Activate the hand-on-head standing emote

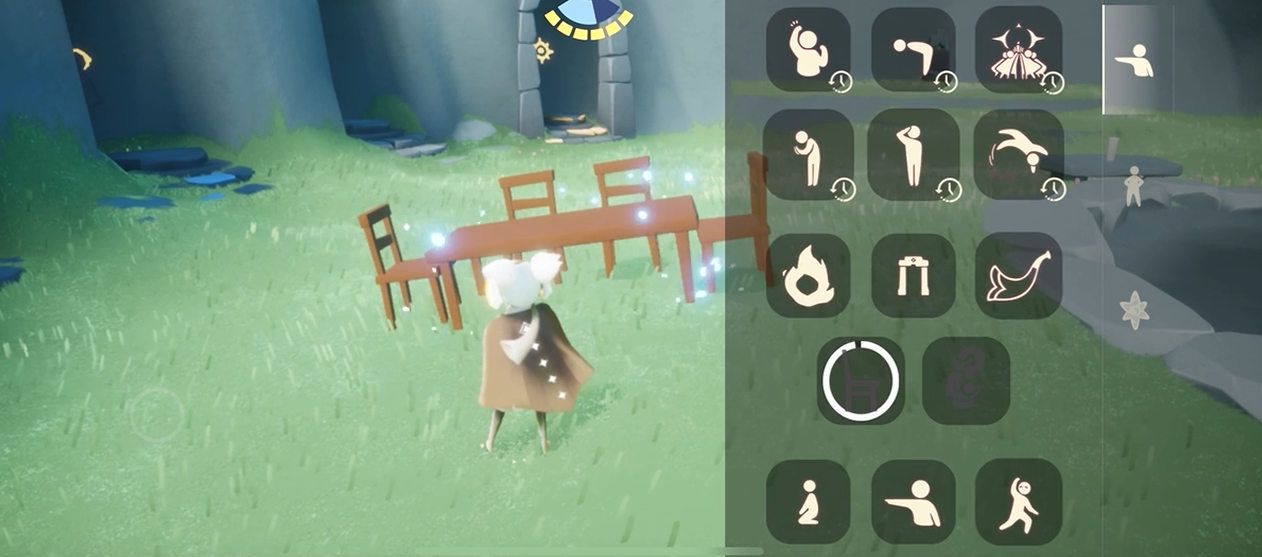pos(913,155)
